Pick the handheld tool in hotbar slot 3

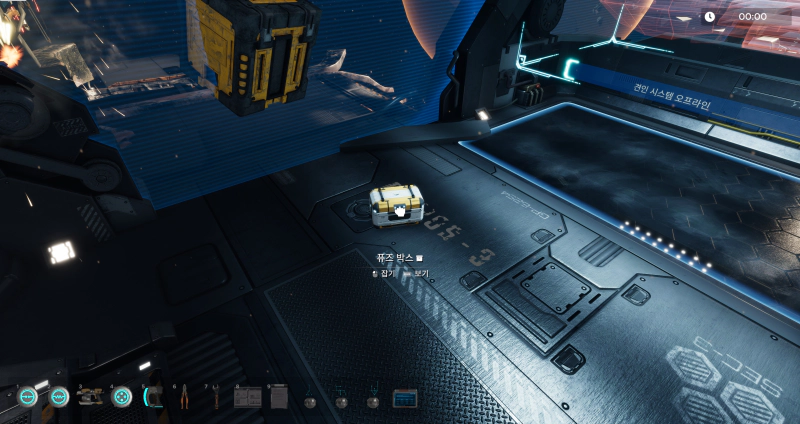[x=90, y=397]
